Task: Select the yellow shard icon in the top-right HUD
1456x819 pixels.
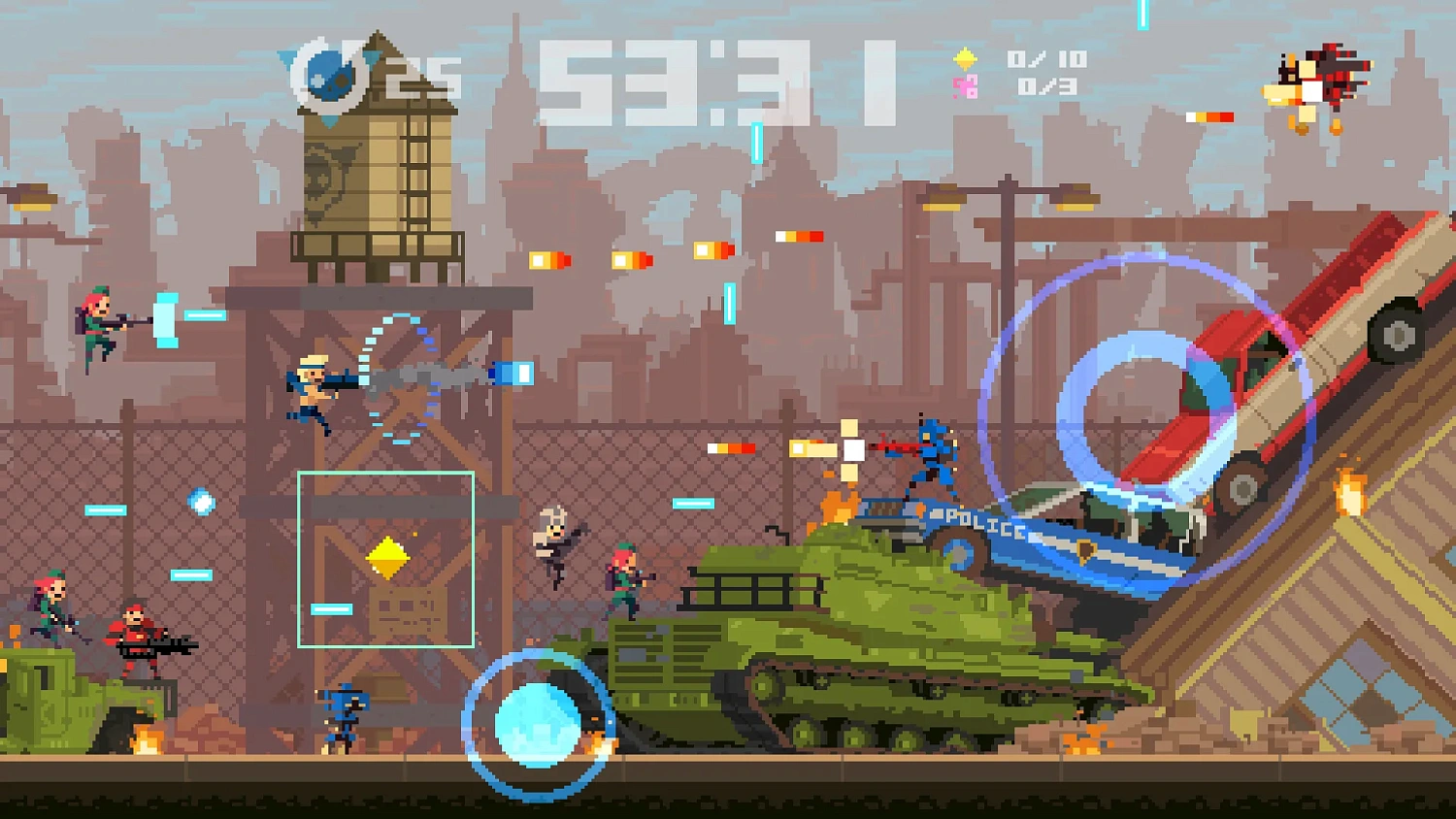Action: tap(964, 60)
